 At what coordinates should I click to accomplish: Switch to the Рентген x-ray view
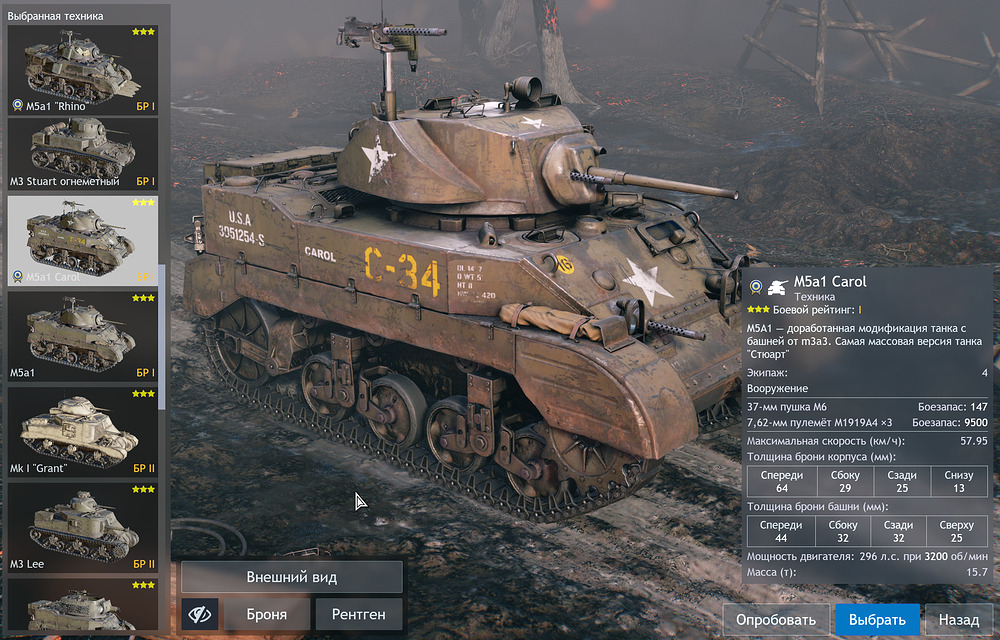tap(359, 615)
